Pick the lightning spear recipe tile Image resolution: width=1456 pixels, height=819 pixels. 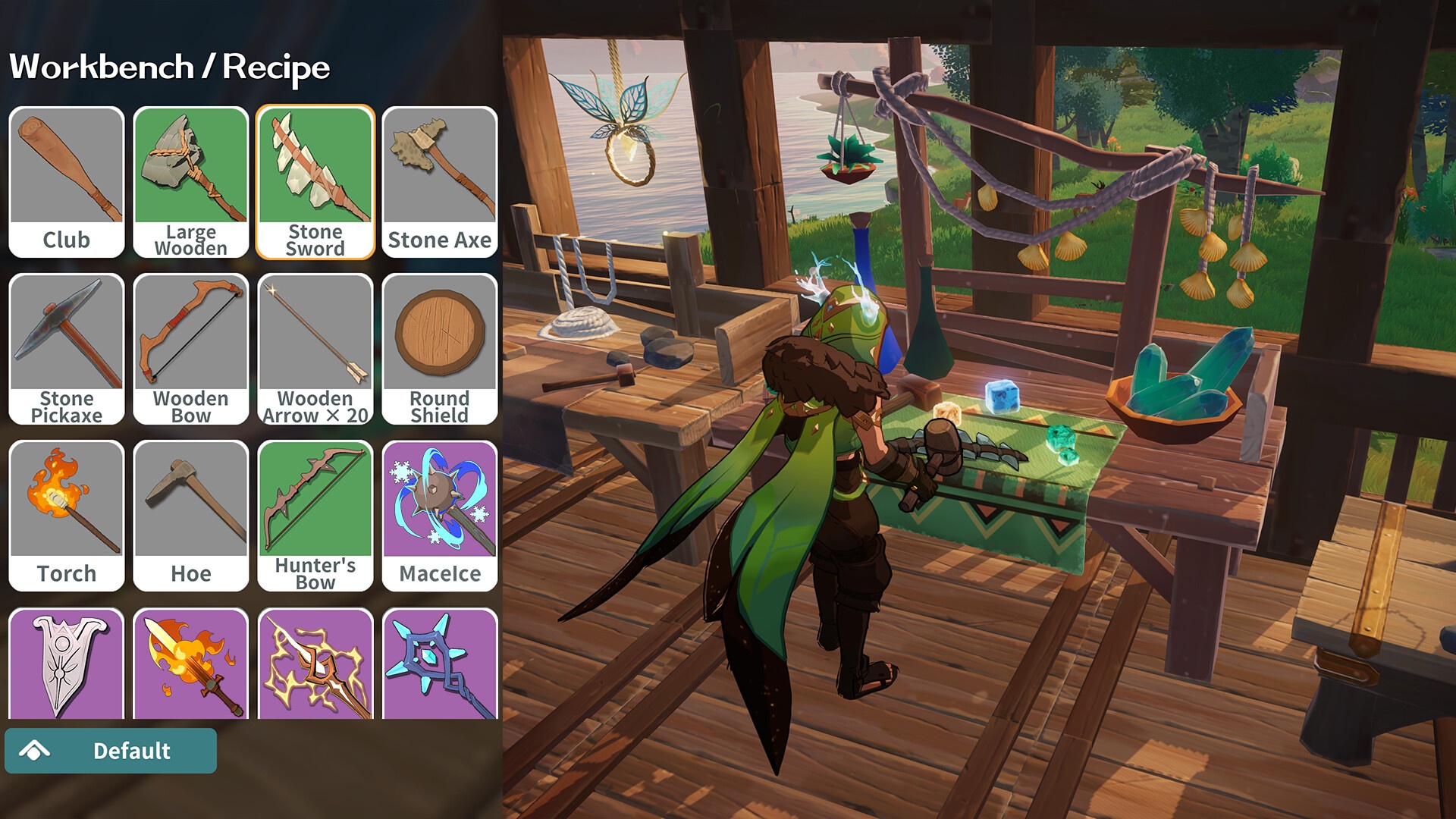315,664
